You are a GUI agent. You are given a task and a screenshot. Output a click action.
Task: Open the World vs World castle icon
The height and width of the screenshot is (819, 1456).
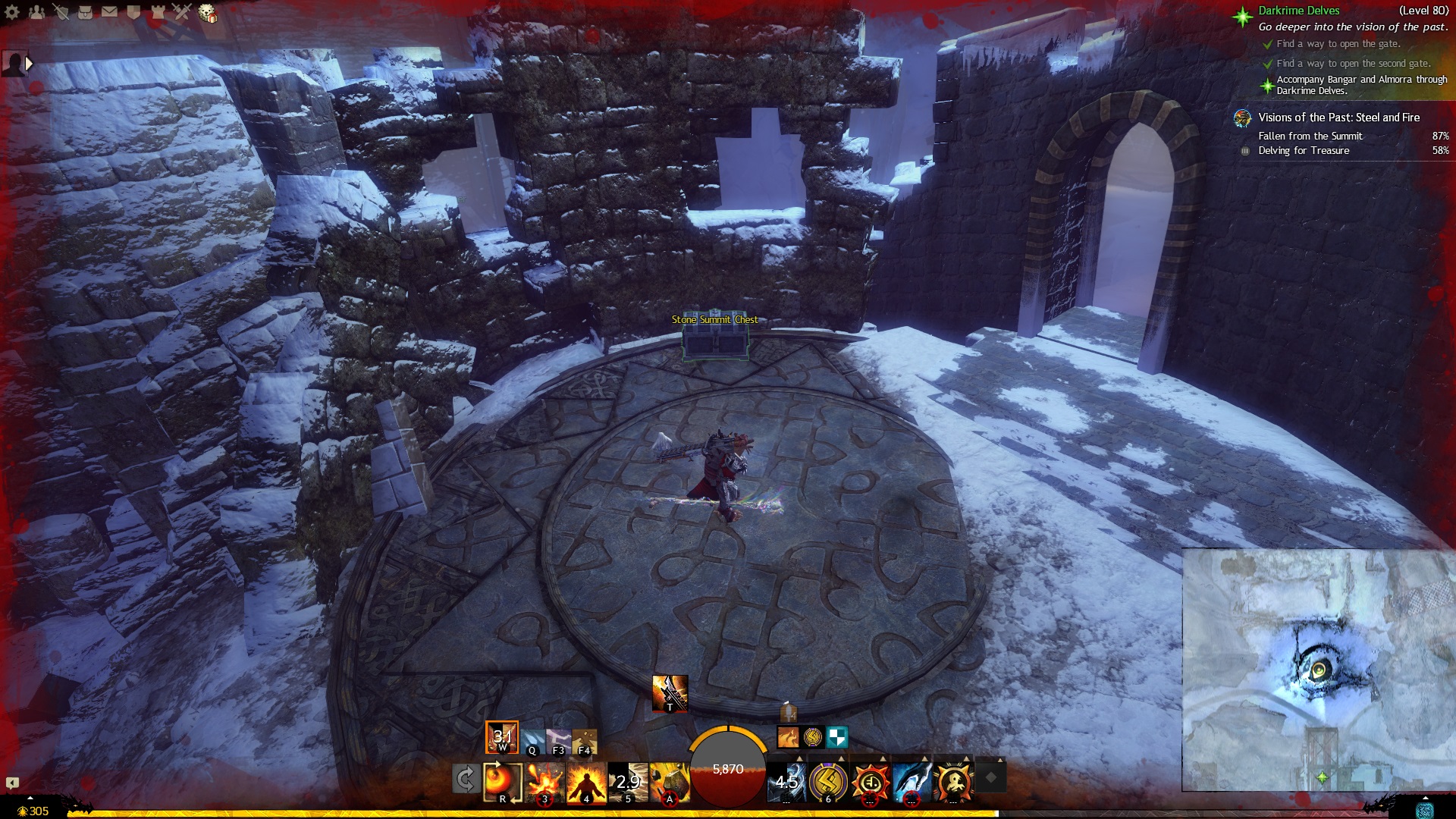(158, 11)
